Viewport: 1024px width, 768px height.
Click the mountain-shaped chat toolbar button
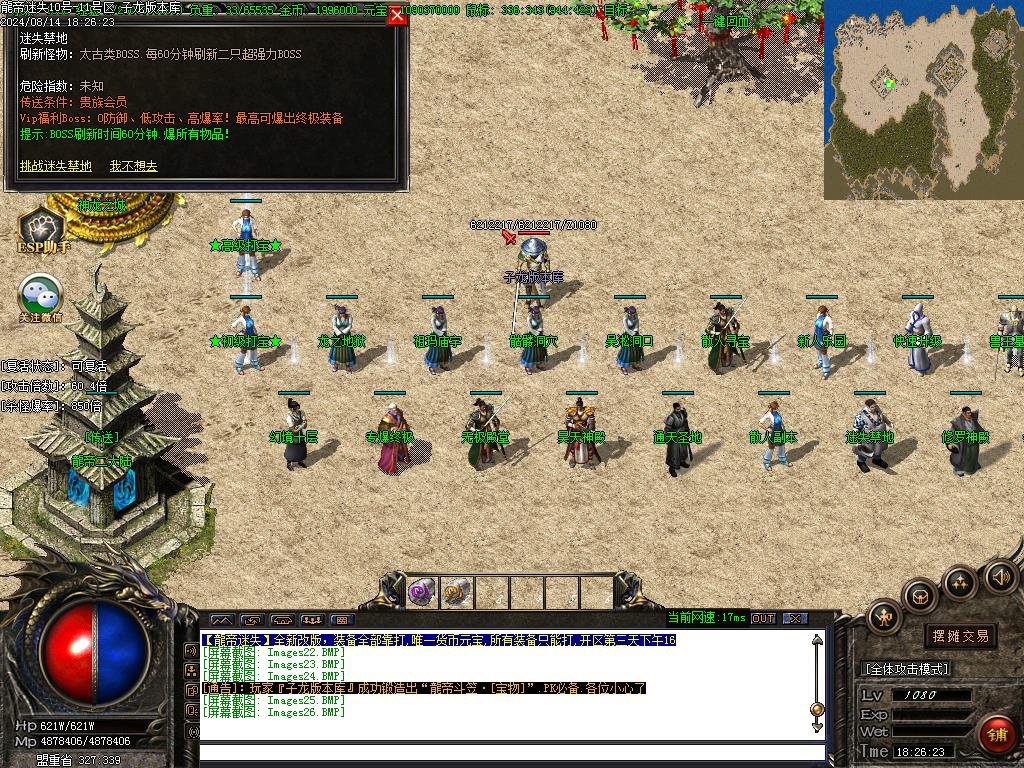point(221,620)
